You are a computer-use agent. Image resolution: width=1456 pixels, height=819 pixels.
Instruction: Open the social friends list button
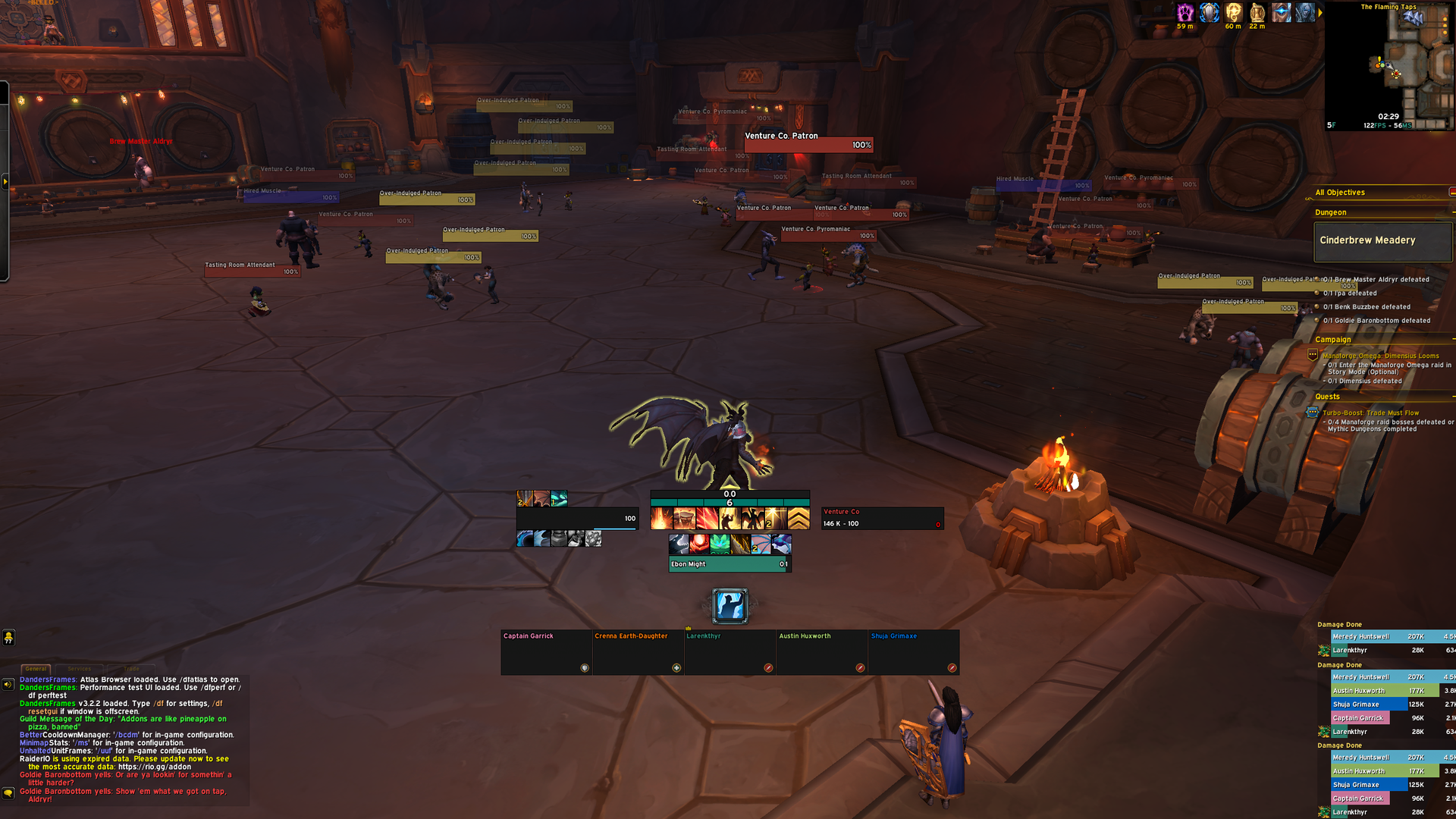[8, 638]
